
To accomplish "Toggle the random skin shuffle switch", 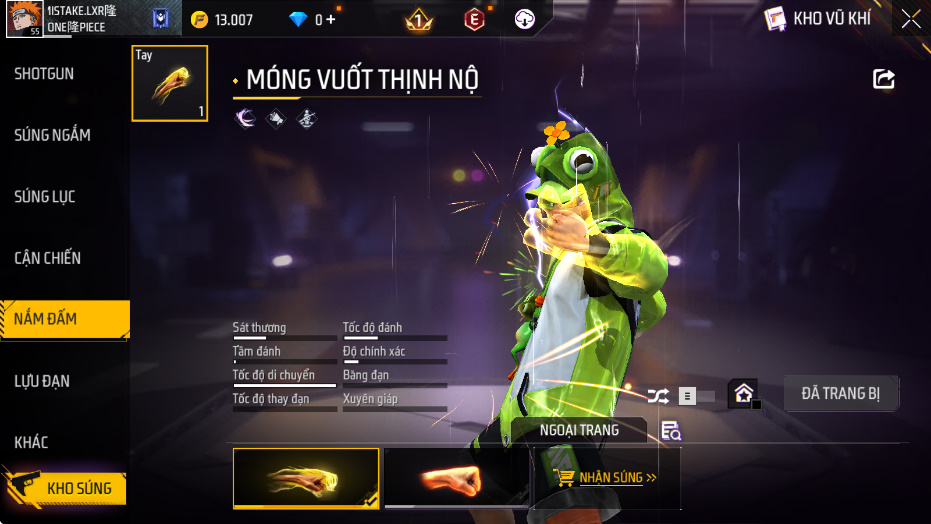I will click(684, 396).
